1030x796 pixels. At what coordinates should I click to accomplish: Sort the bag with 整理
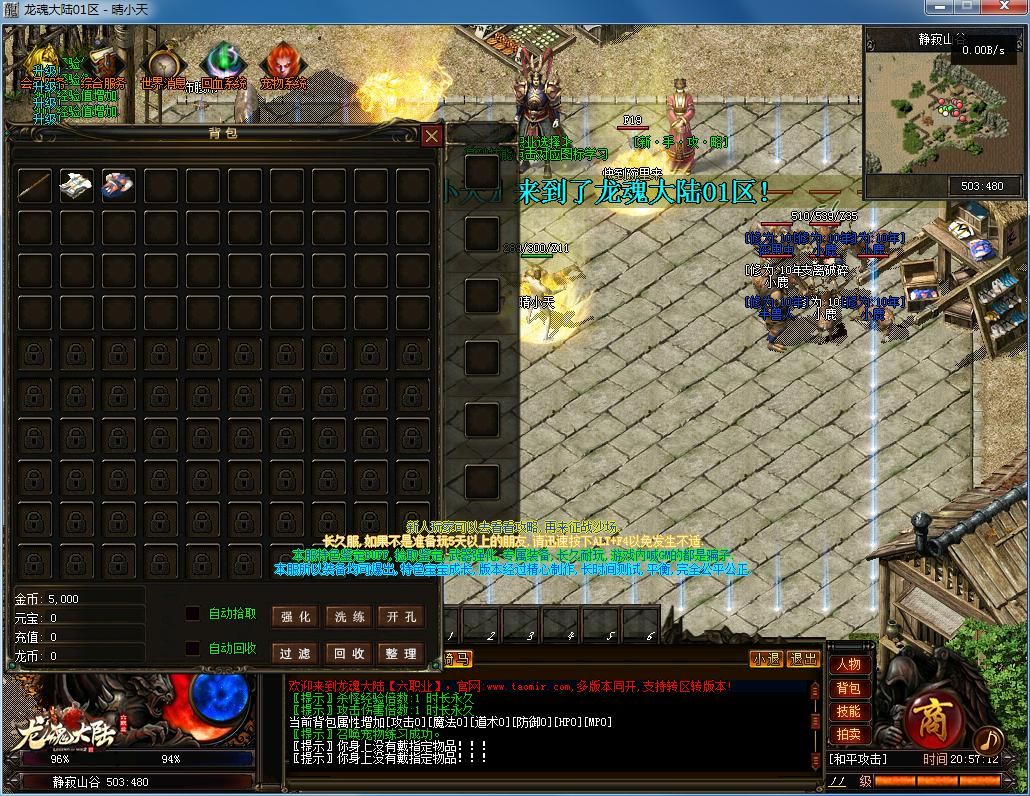[401, 653]
